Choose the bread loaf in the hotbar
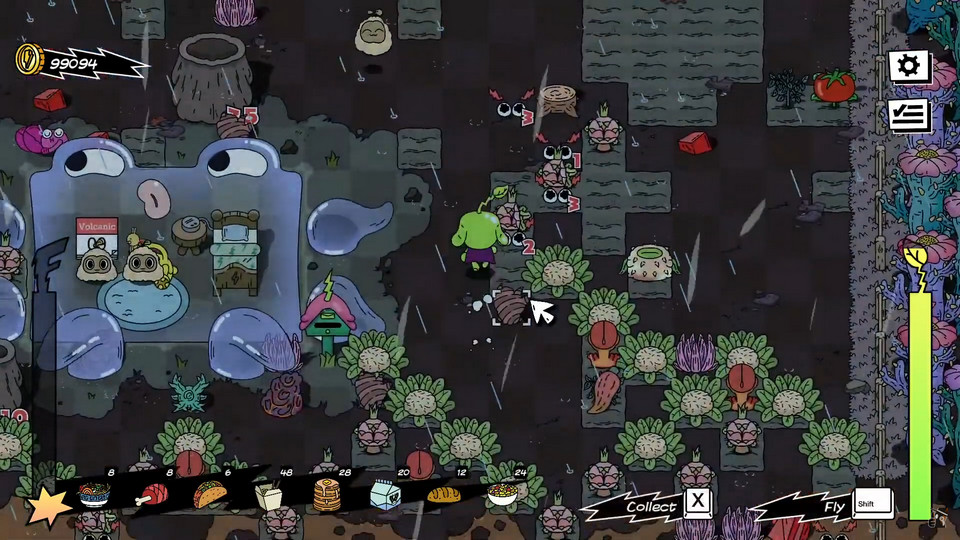960x540 pixels. tap(443, 494)
